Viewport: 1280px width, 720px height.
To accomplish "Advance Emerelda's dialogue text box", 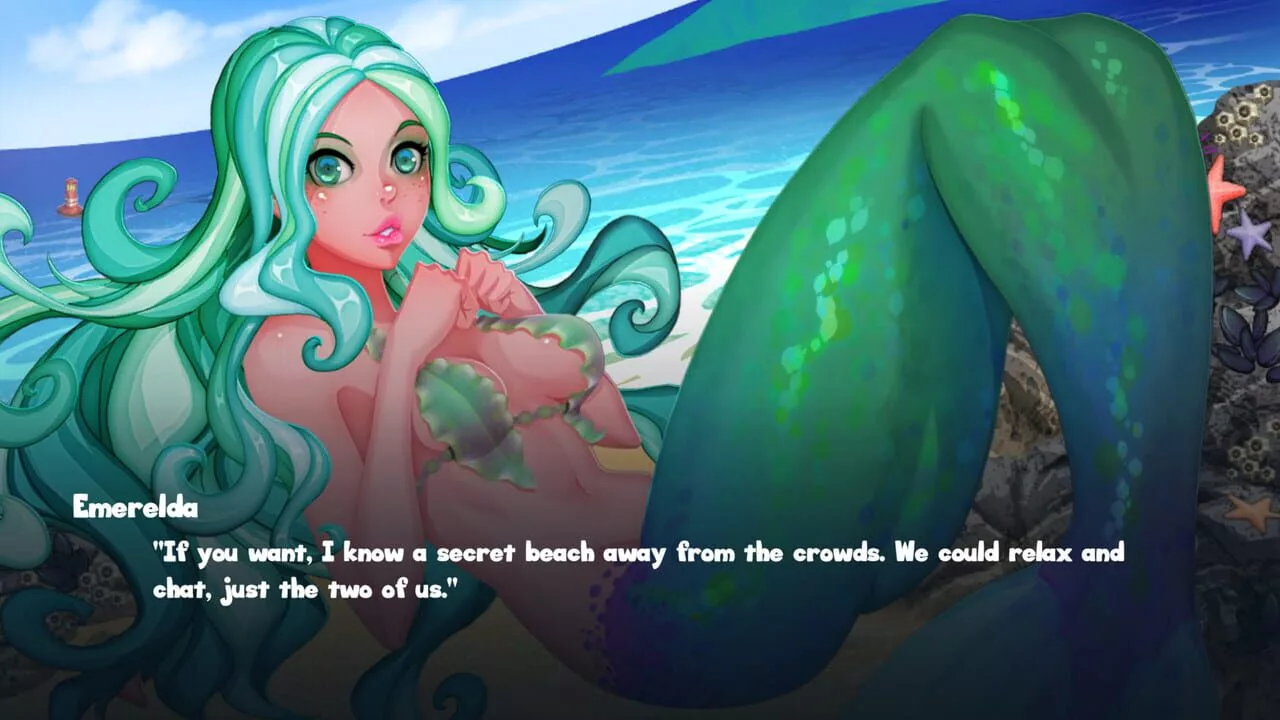I will click(640, 571).
